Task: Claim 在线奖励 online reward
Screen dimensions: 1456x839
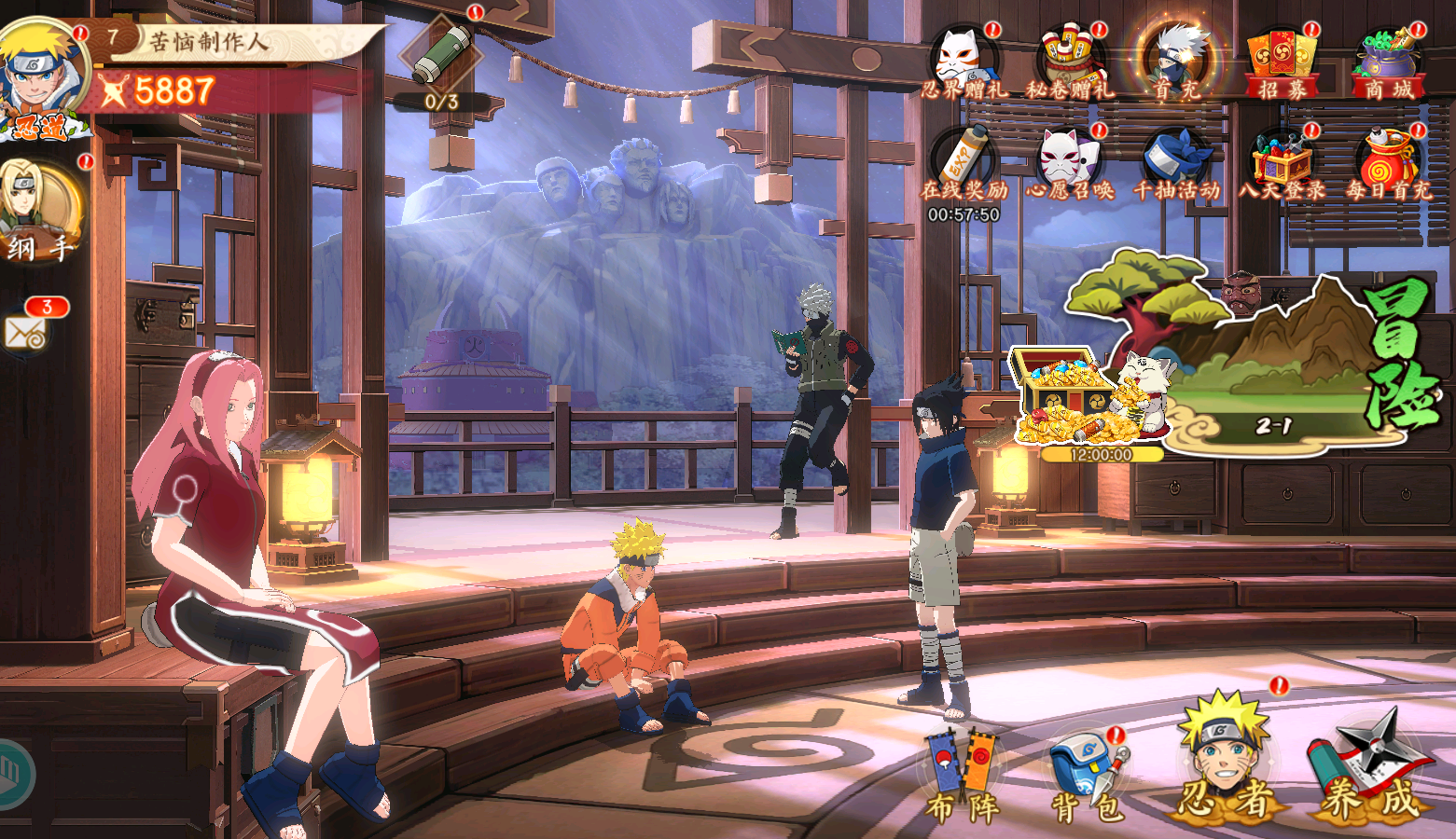Action: click(964, 165)
